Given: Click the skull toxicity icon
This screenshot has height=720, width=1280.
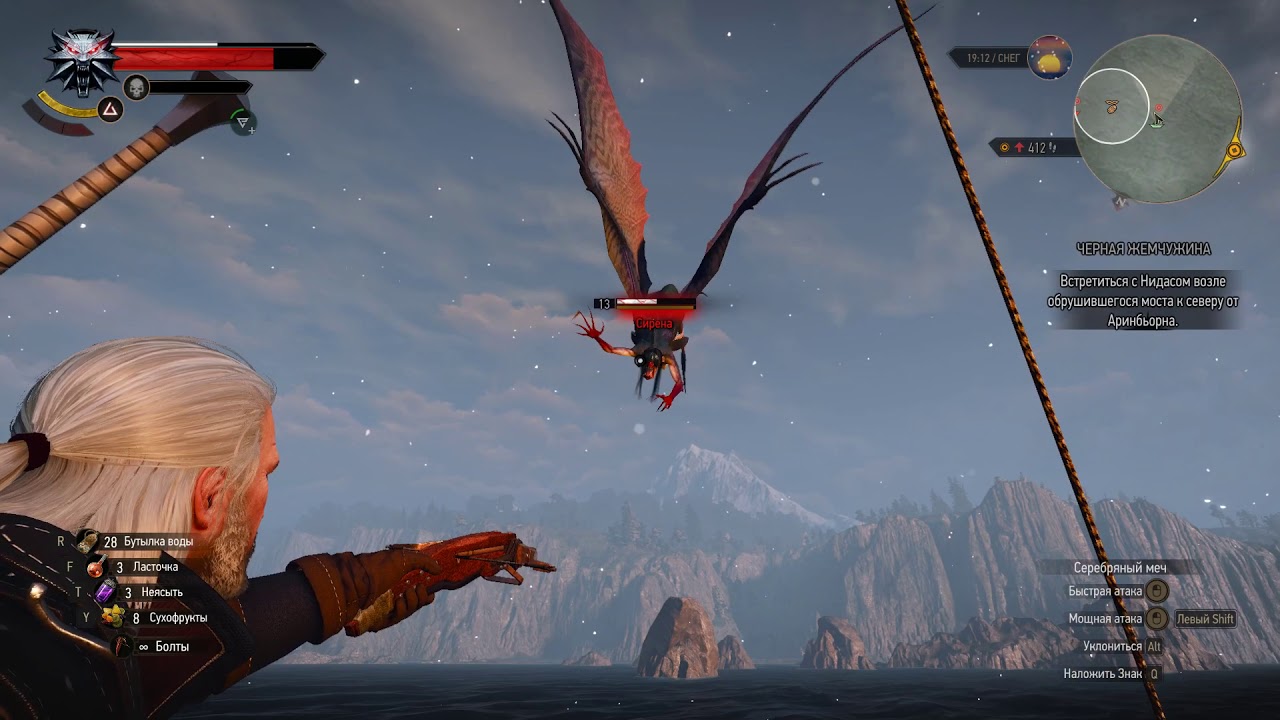Looking at the screenshot, I should (136, 88).
